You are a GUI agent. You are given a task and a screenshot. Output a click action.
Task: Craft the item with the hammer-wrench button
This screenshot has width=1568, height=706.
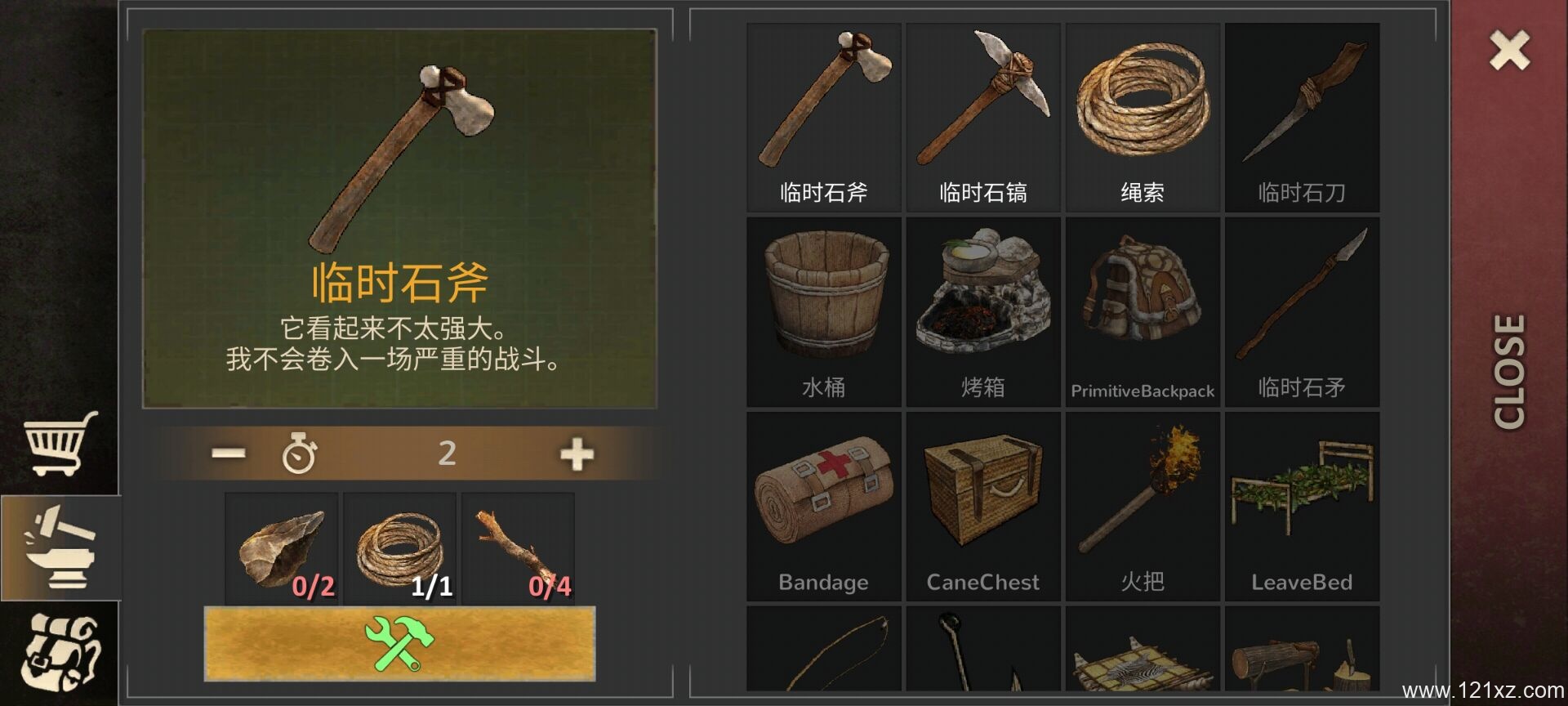click(x=399, y=644)
